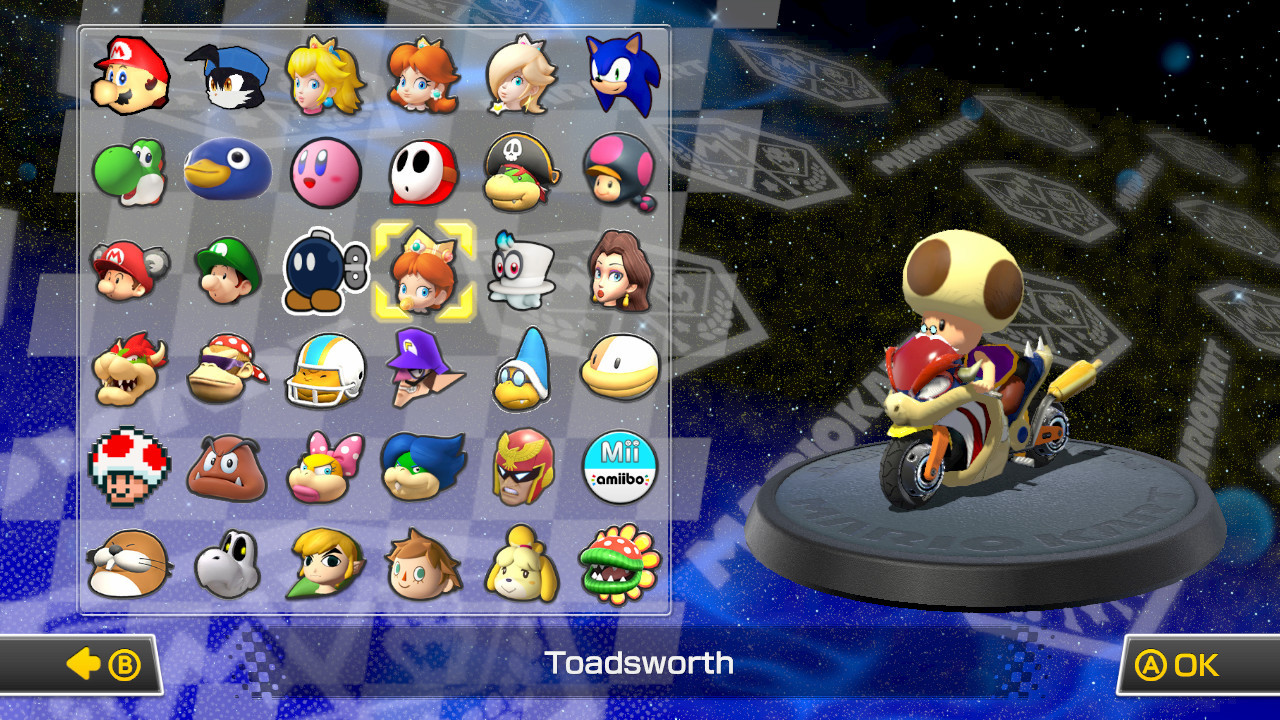Image resolution: width=1280 pixels, height=720 pixels.
Task: Pick Rosalina from the top row
Action: [x=521, y=75]
